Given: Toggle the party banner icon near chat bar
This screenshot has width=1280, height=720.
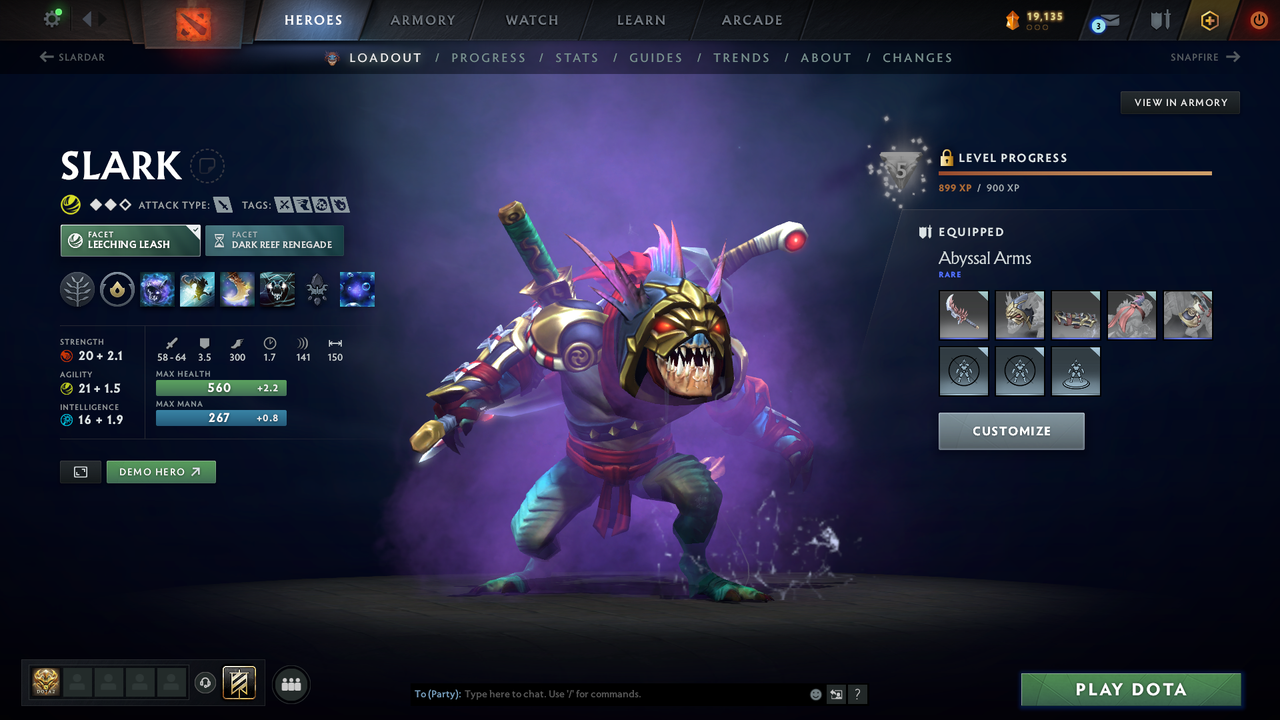Looking at the screenshot, I should (x=238, y=683).
